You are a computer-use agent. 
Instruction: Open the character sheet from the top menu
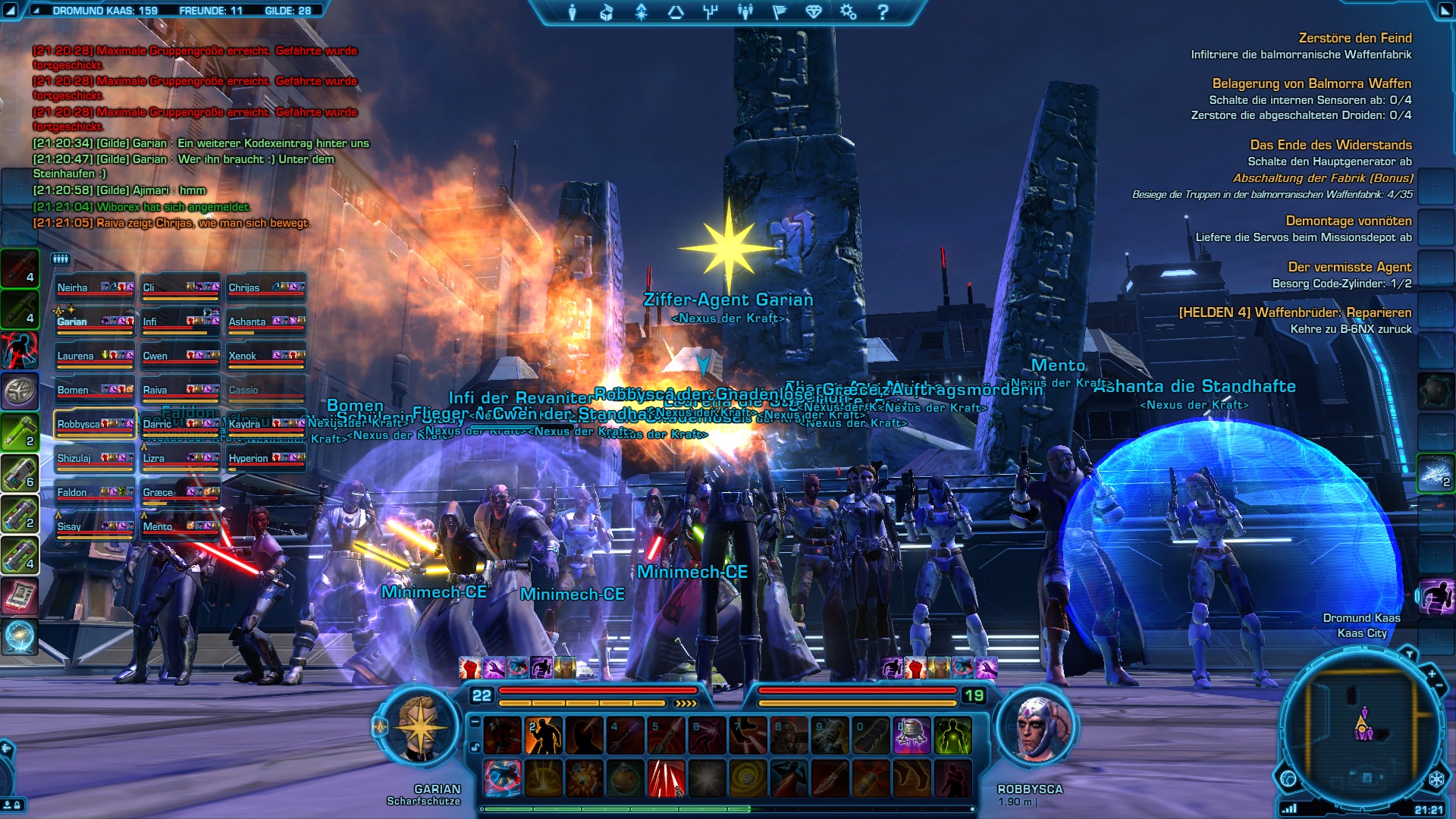point(573,12)
